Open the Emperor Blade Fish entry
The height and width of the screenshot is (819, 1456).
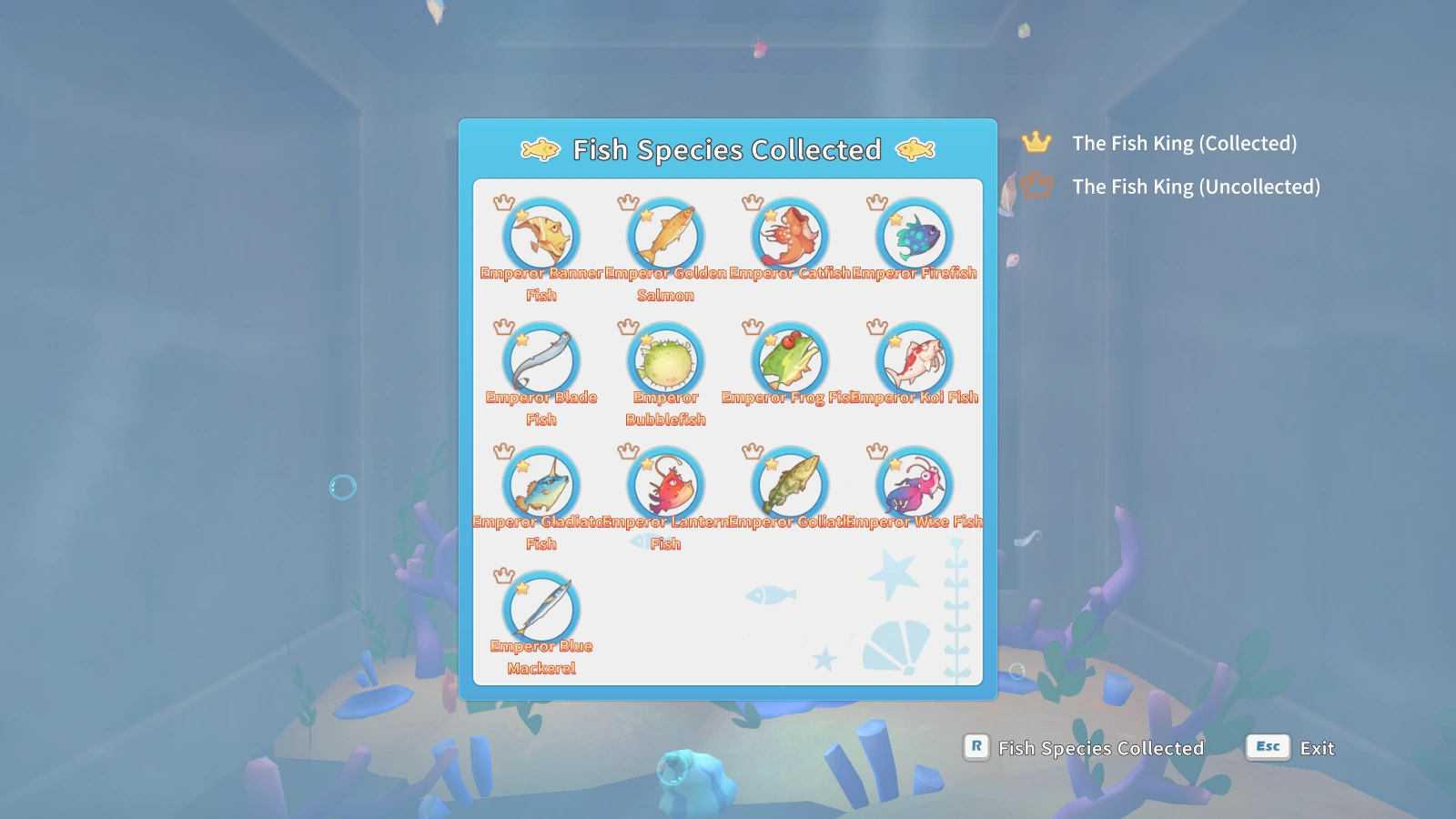(x=541, y=360)
